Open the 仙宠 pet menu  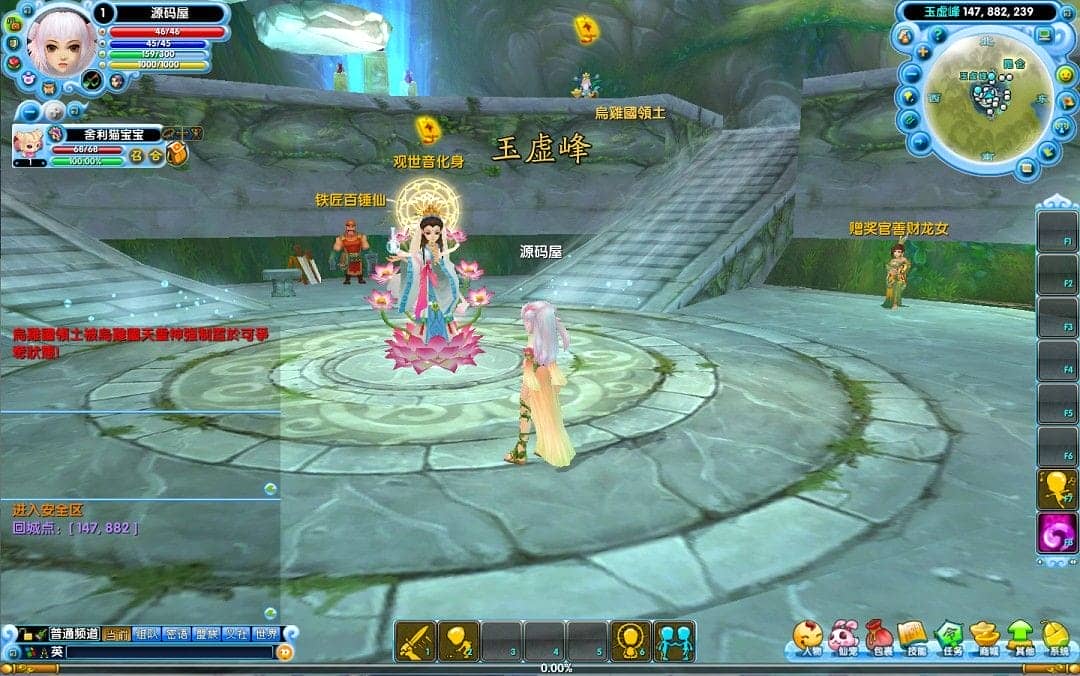click(x=843, y=637)
